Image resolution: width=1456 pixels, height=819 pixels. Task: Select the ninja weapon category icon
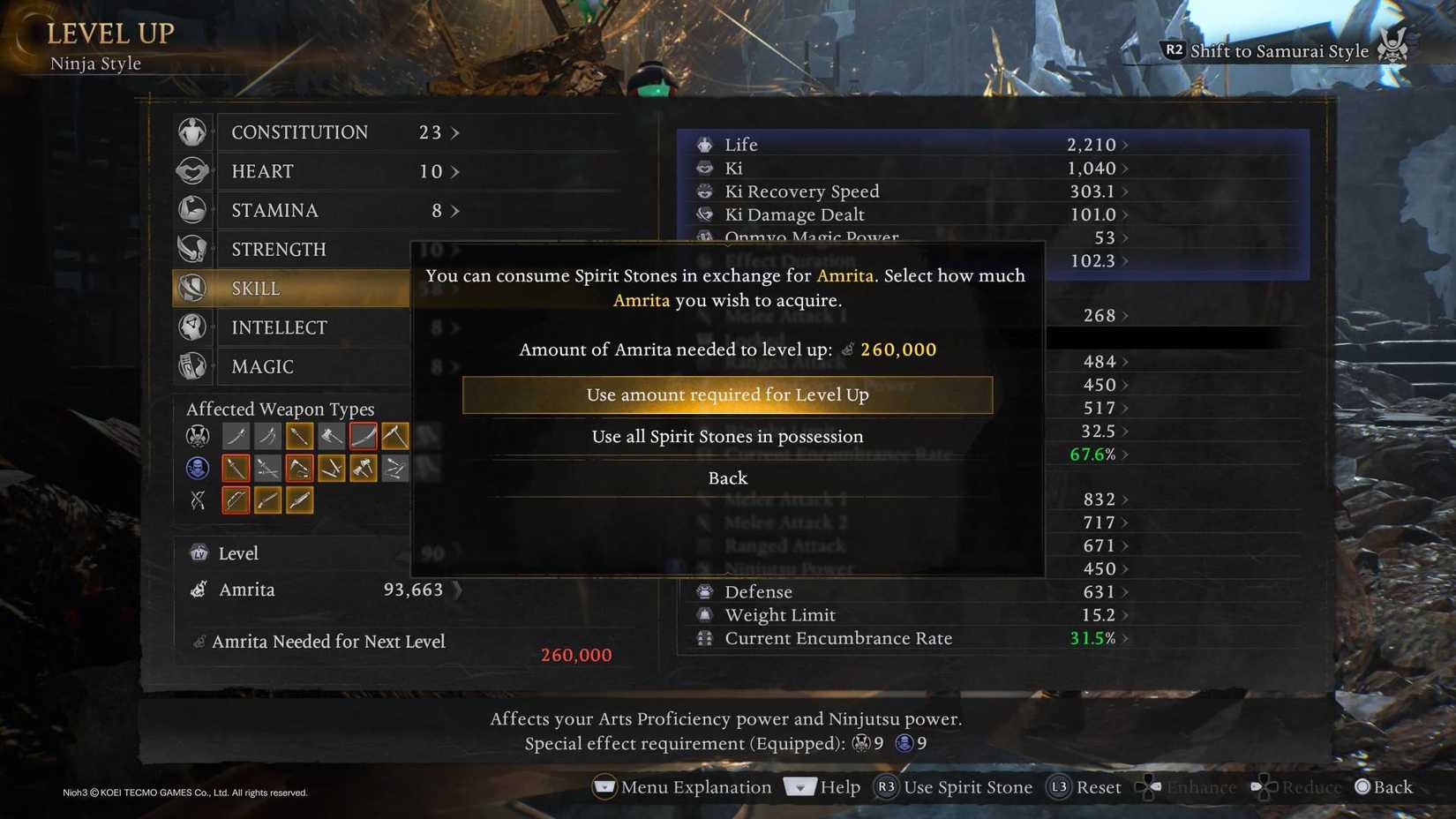[196, 468]
